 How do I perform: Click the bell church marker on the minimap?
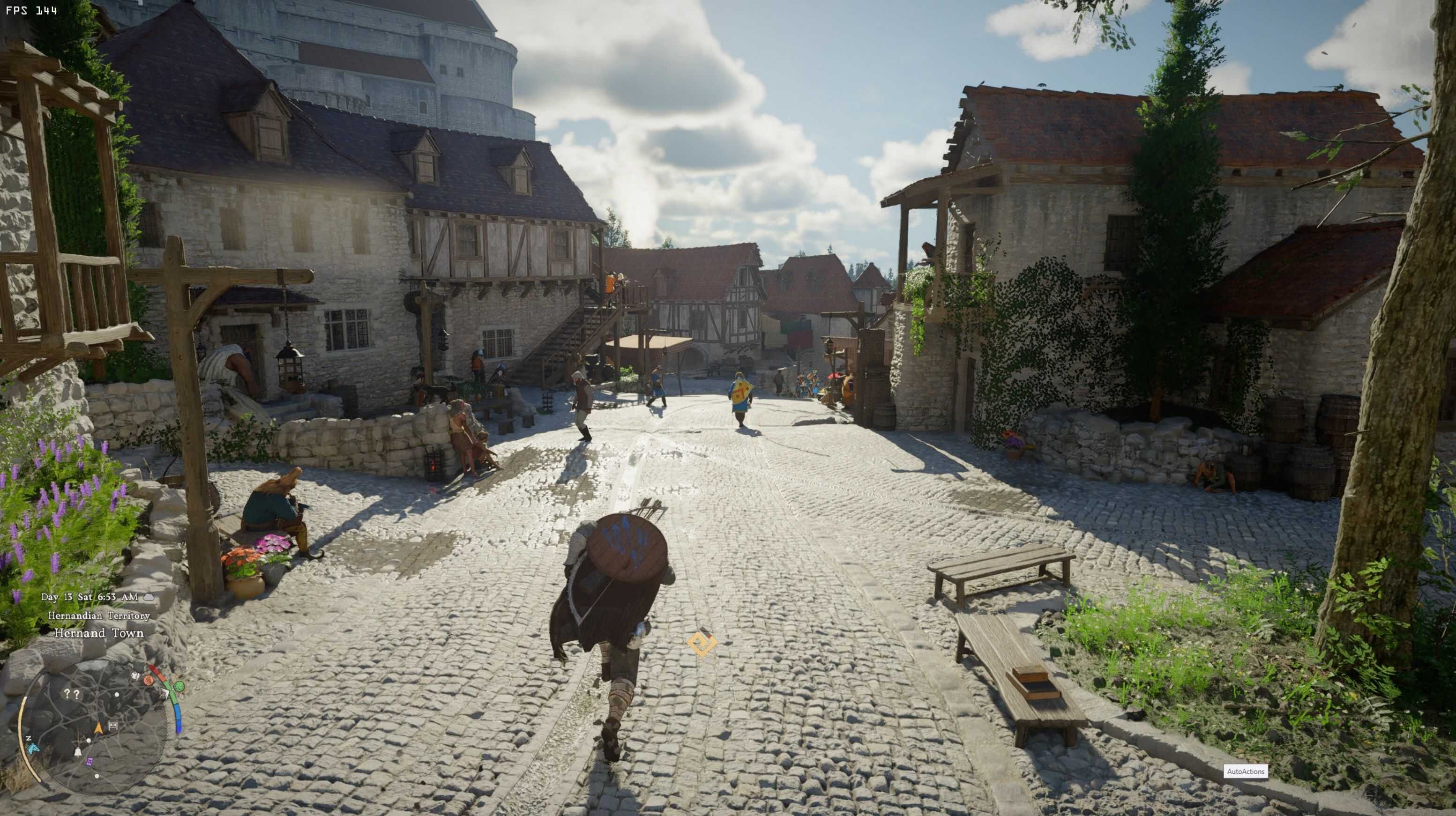point(78,753)
